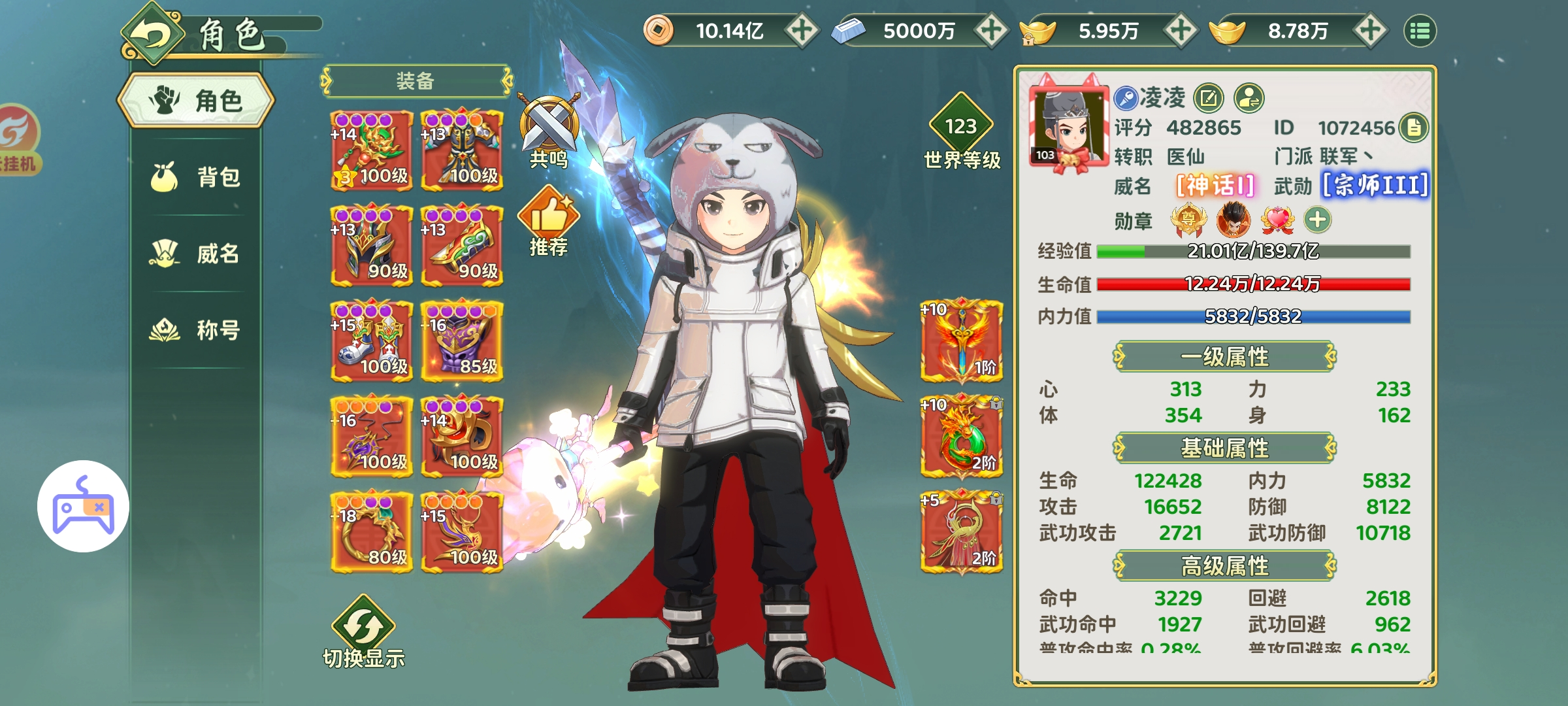Open the list menu icon at top right
The image size is (1568, 706).
click(x=1420, y=31)
